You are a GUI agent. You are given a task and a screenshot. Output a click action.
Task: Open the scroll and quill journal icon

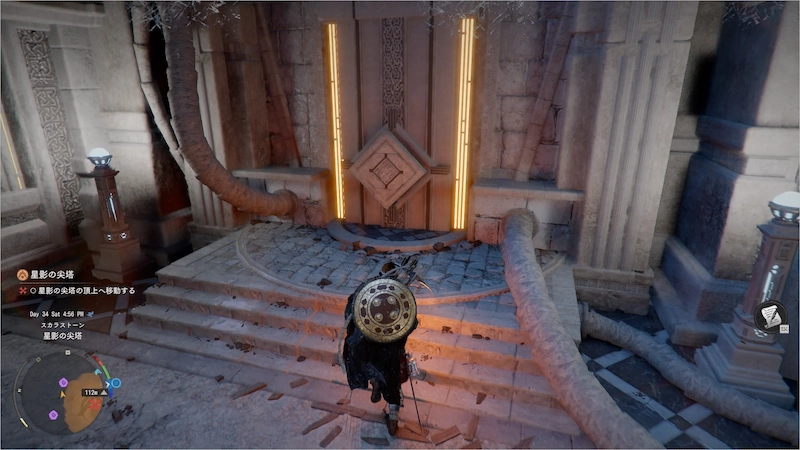tap(769, 316)
